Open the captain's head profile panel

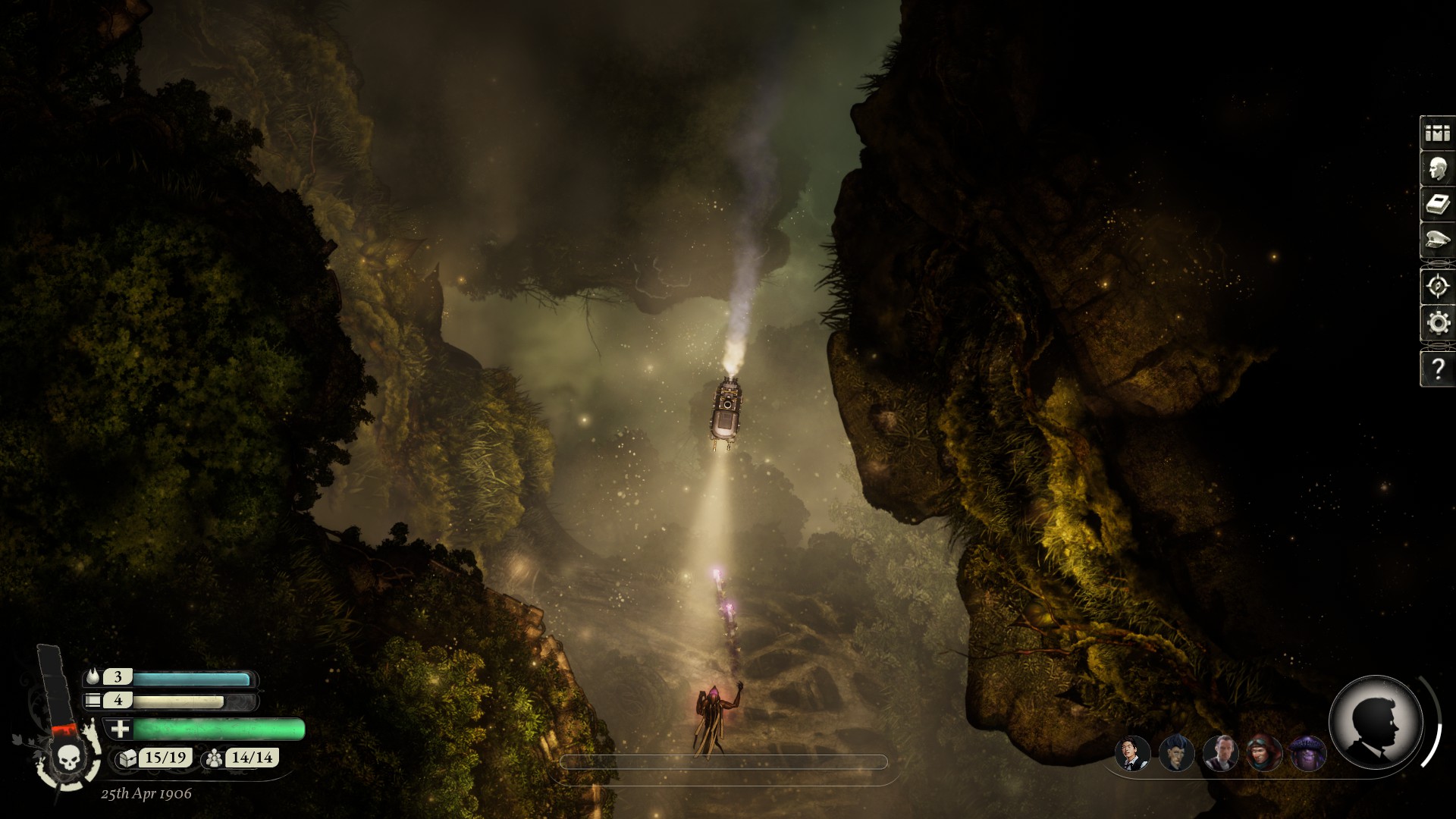click(1437, 169)
